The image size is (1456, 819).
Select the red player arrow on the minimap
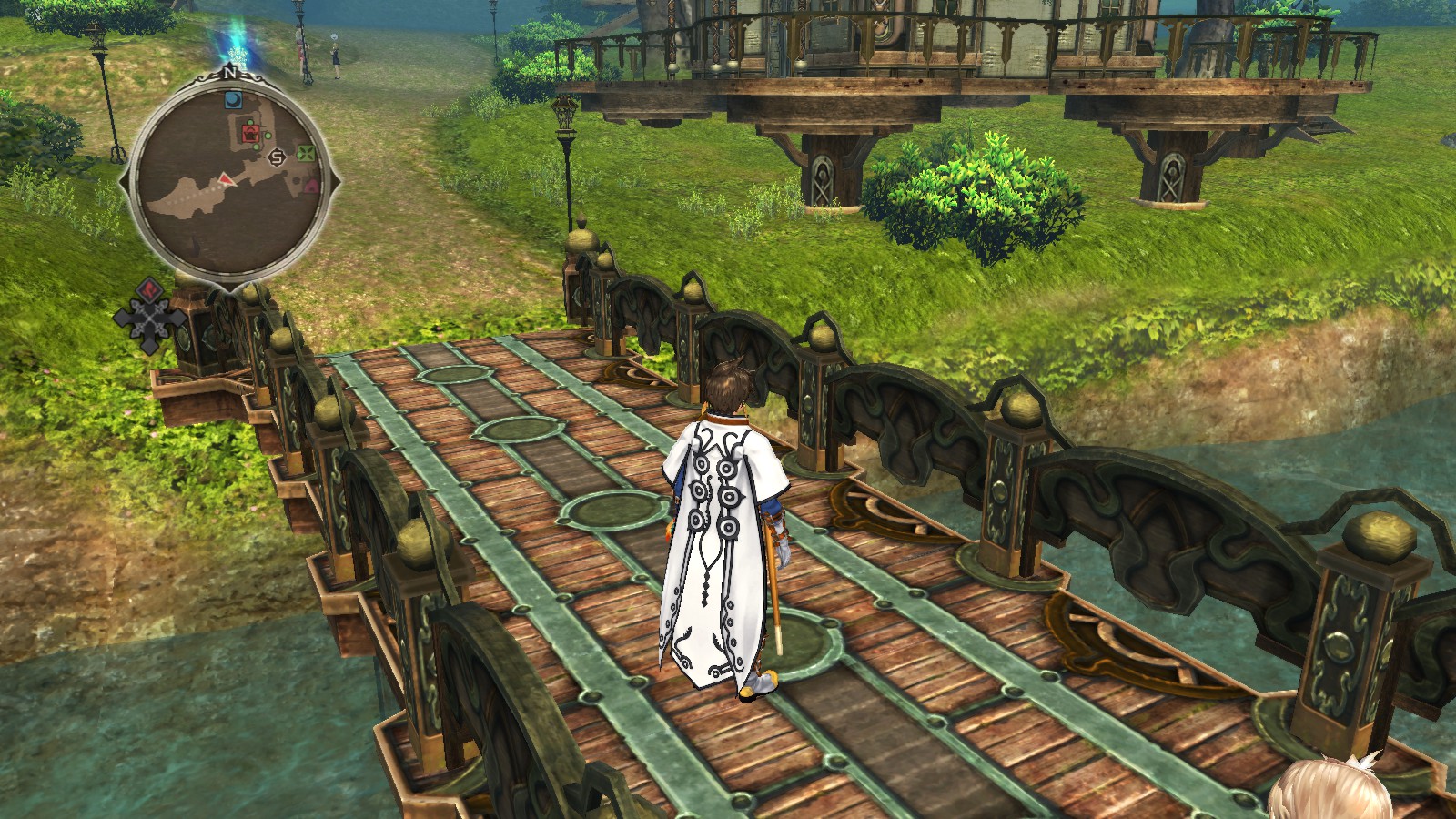225,179
